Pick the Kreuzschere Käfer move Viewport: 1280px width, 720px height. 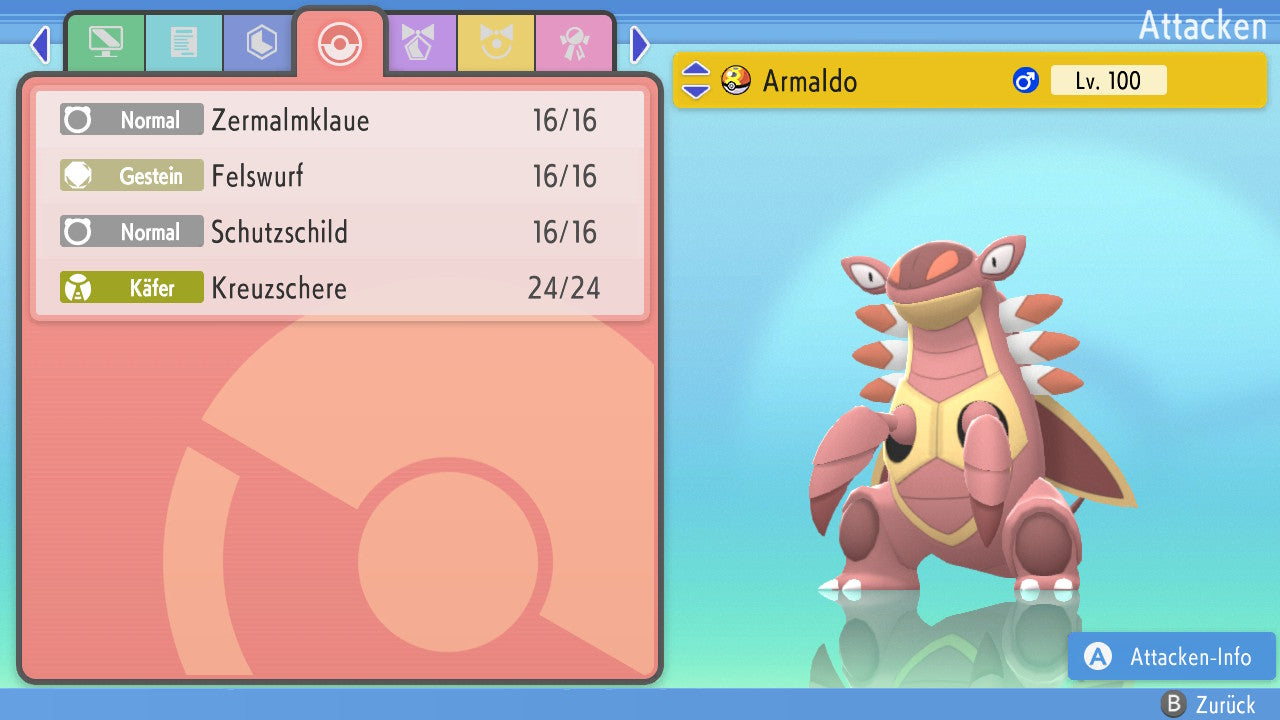[x=340, y=289]
